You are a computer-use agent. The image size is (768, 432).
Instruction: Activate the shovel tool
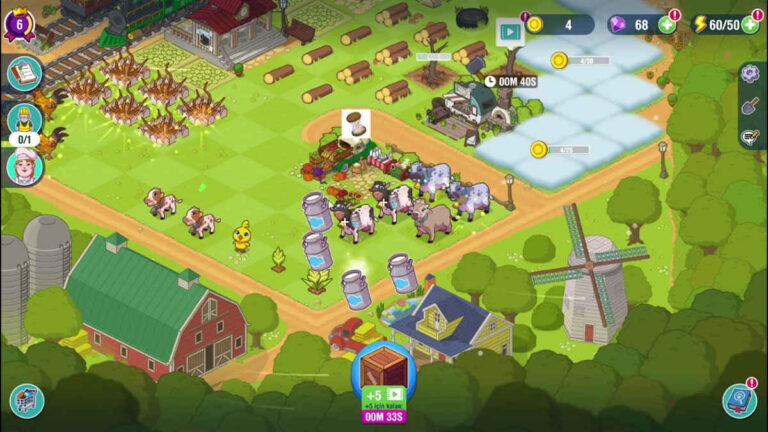750,105
